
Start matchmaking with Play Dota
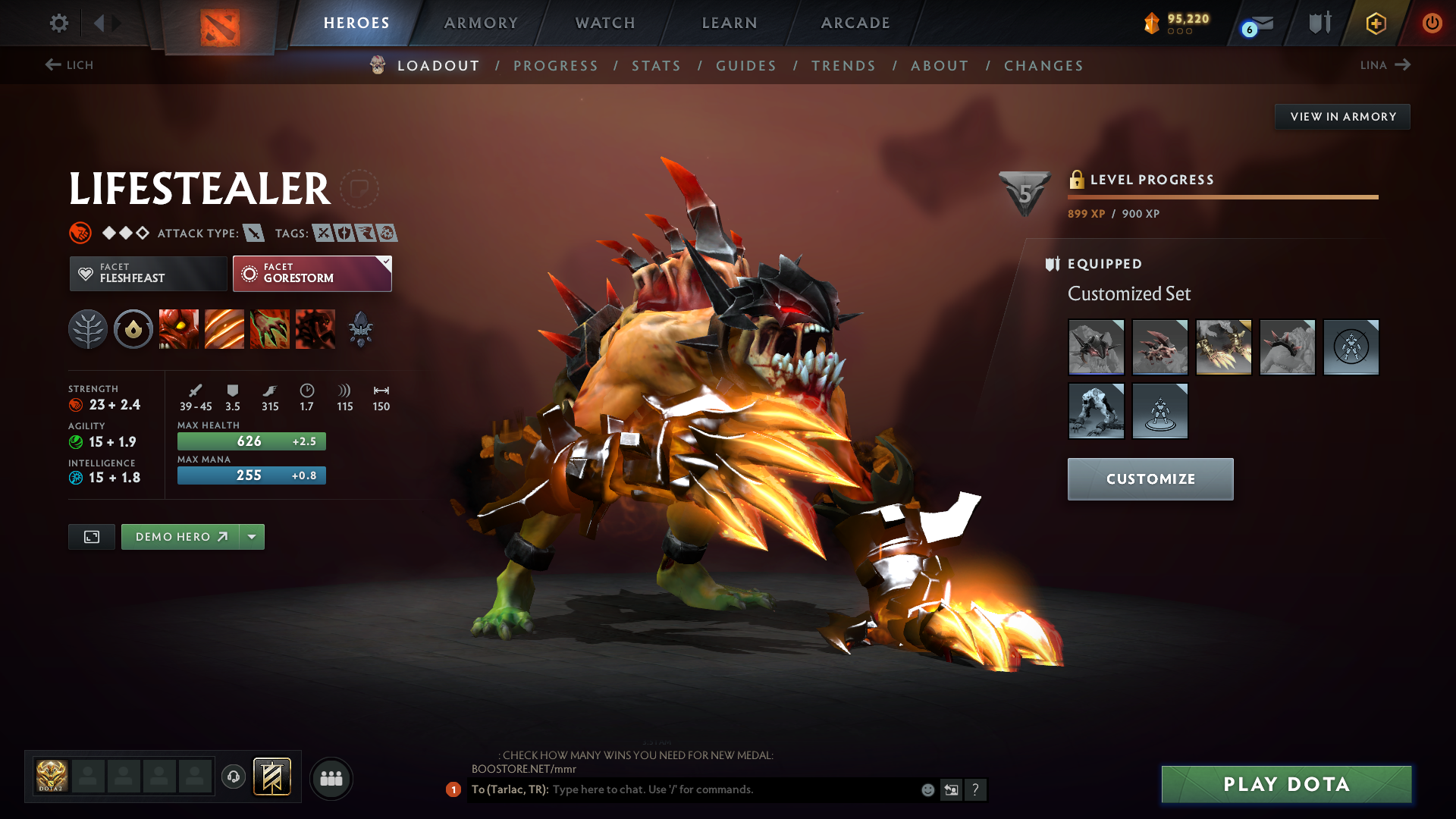click(x=1286, y=784)
